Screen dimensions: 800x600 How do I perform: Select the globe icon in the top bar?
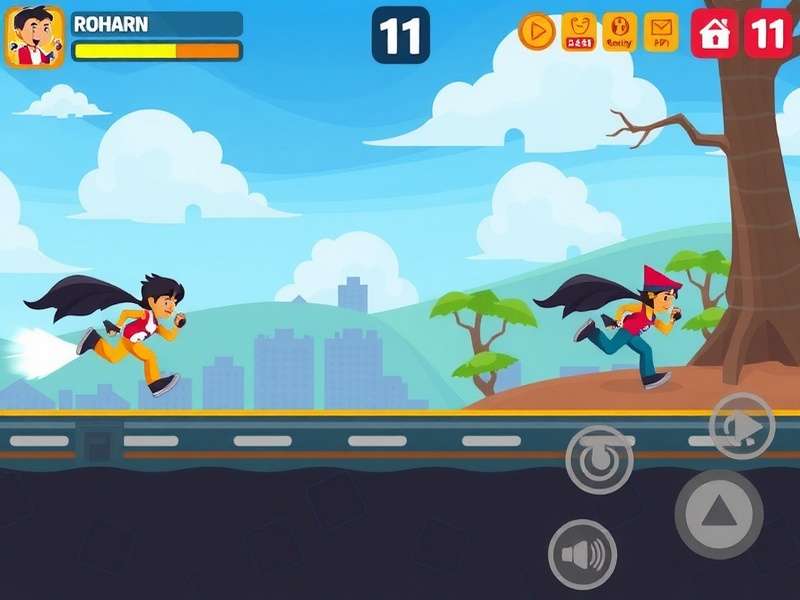620,32
